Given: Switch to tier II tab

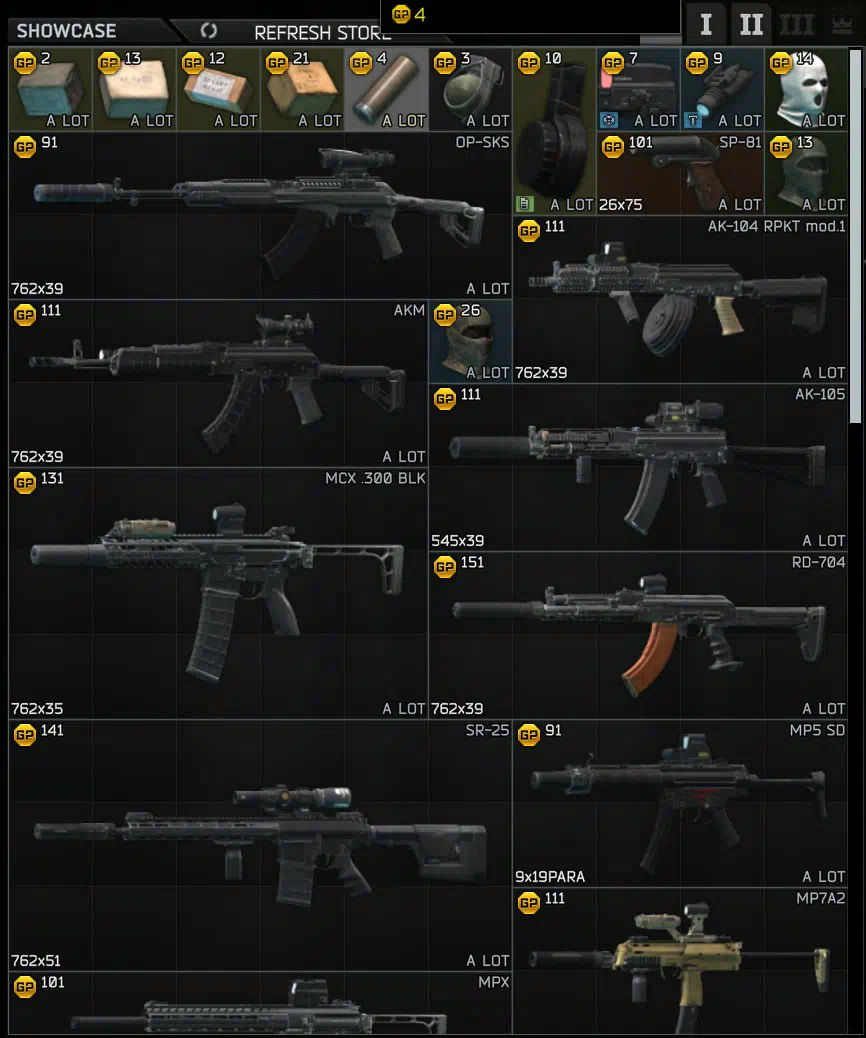Looking at the screenshot, I should tap(752, 24).
